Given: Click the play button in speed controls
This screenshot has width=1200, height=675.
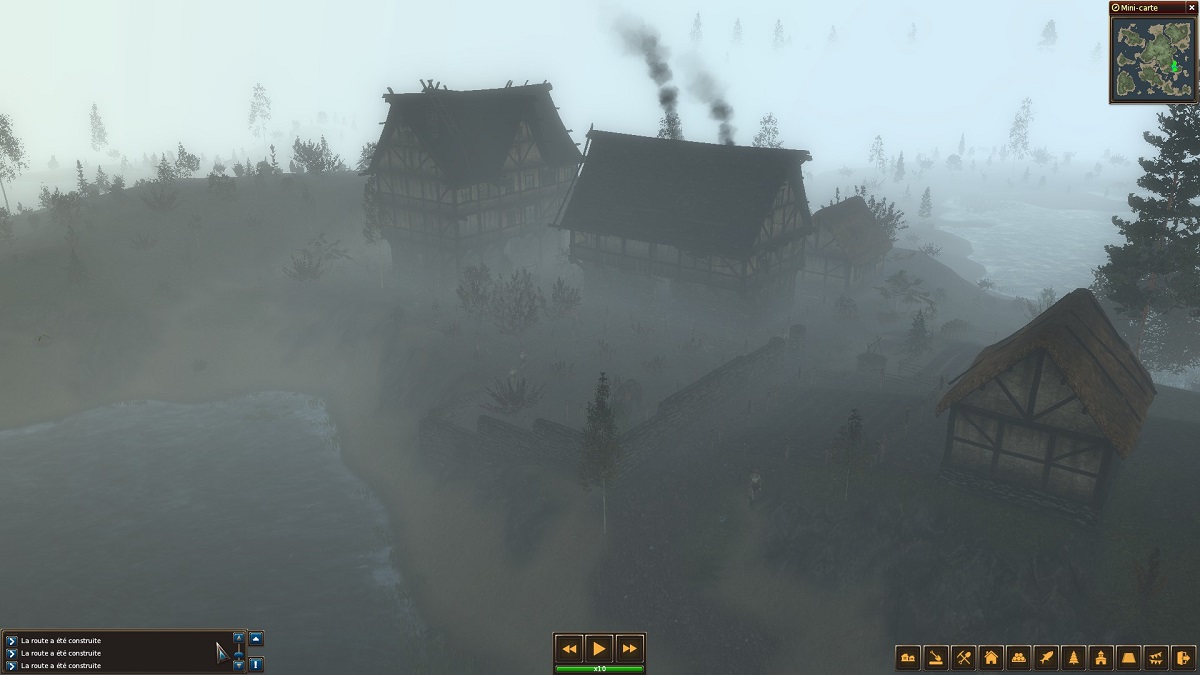Looking at the screenshot, I should coord(598,648).
